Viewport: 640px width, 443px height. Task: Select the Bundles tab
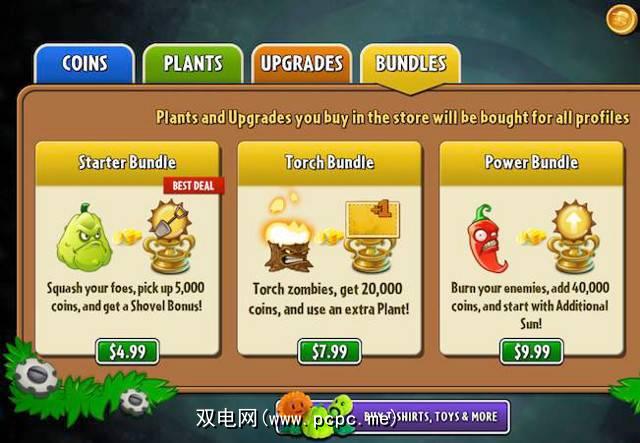coord(410,64)
